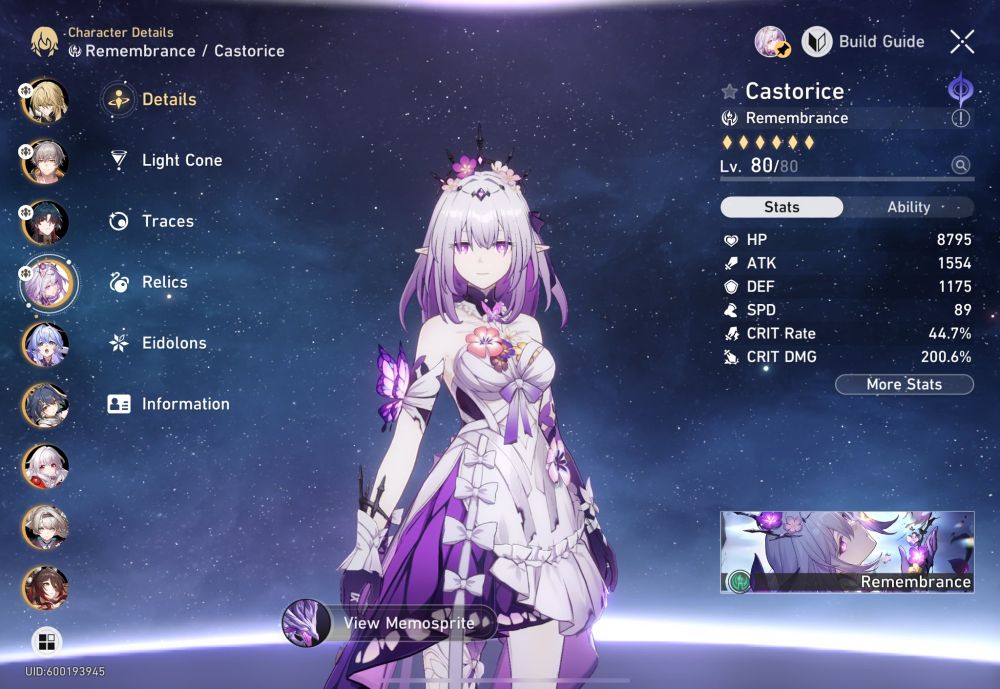This screenshot has width=1000, height=689.
Task: Select the Traces menu entry
Action: pyautogui.click(x=167, y=221)
